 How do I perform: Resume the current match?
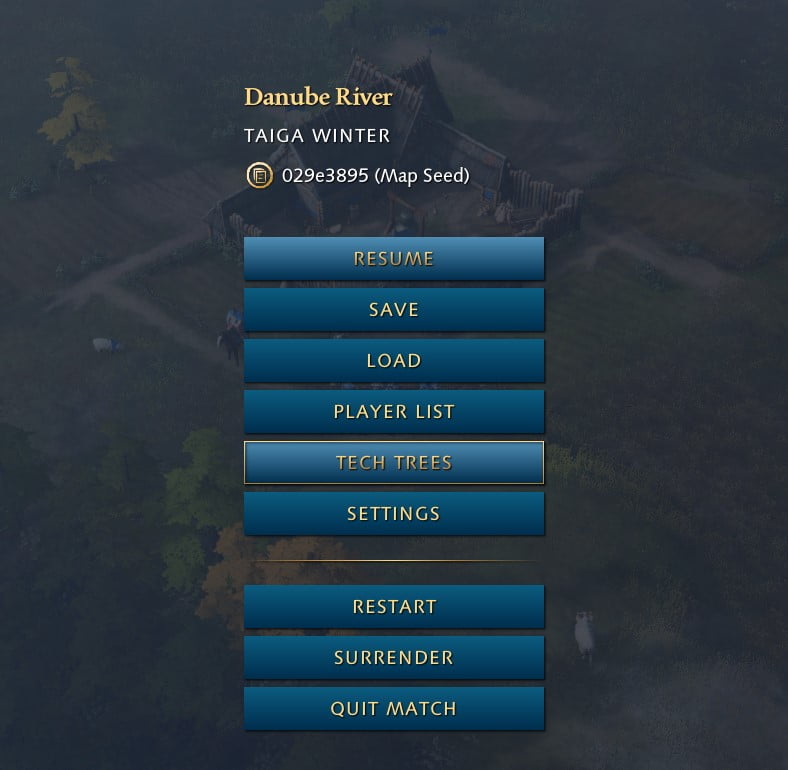coord(394,259)
